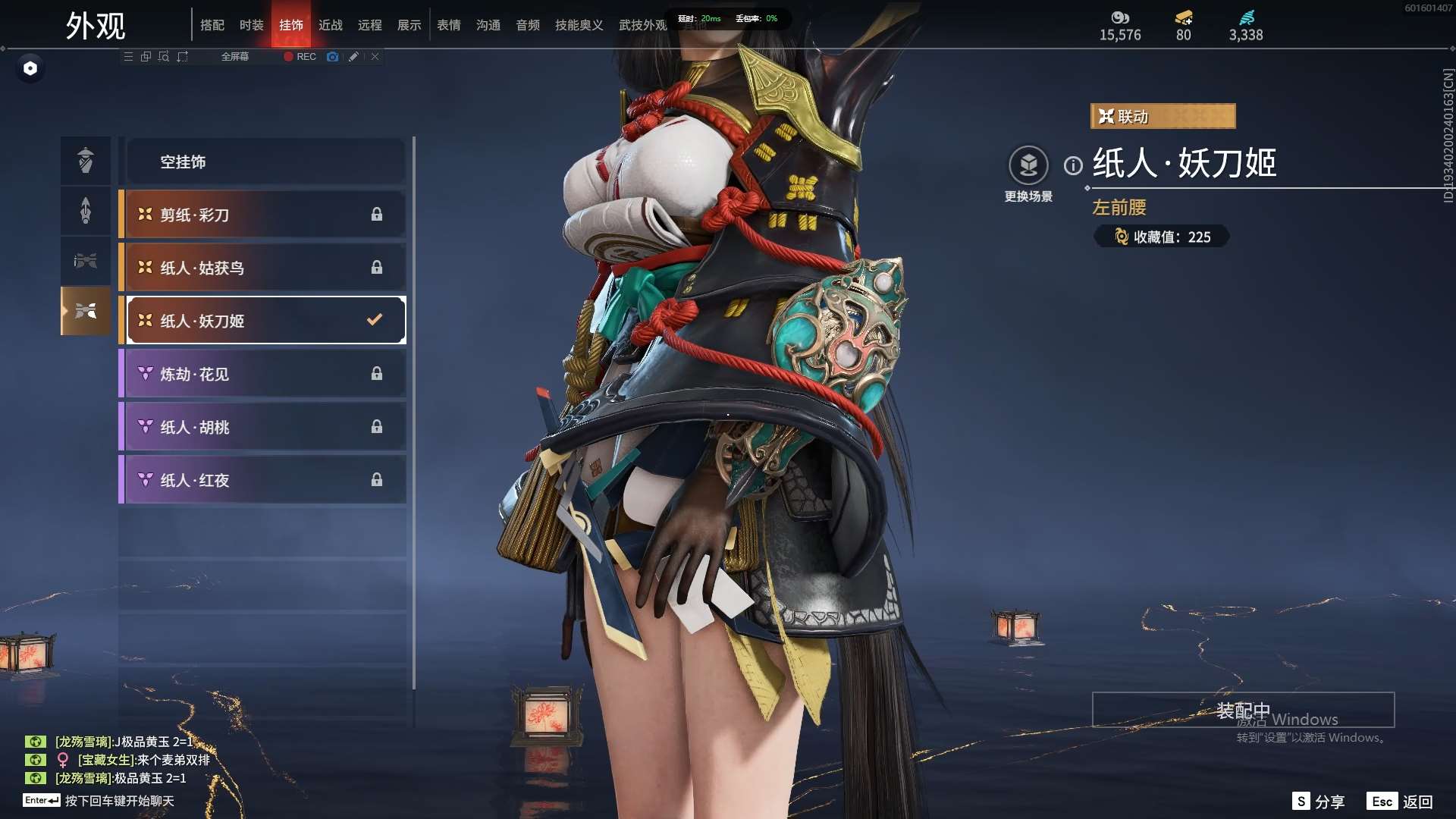Viewport: 1456px width, 819px height.
Task: Open the 搭配 tab
Action: (x=212, y=25)
